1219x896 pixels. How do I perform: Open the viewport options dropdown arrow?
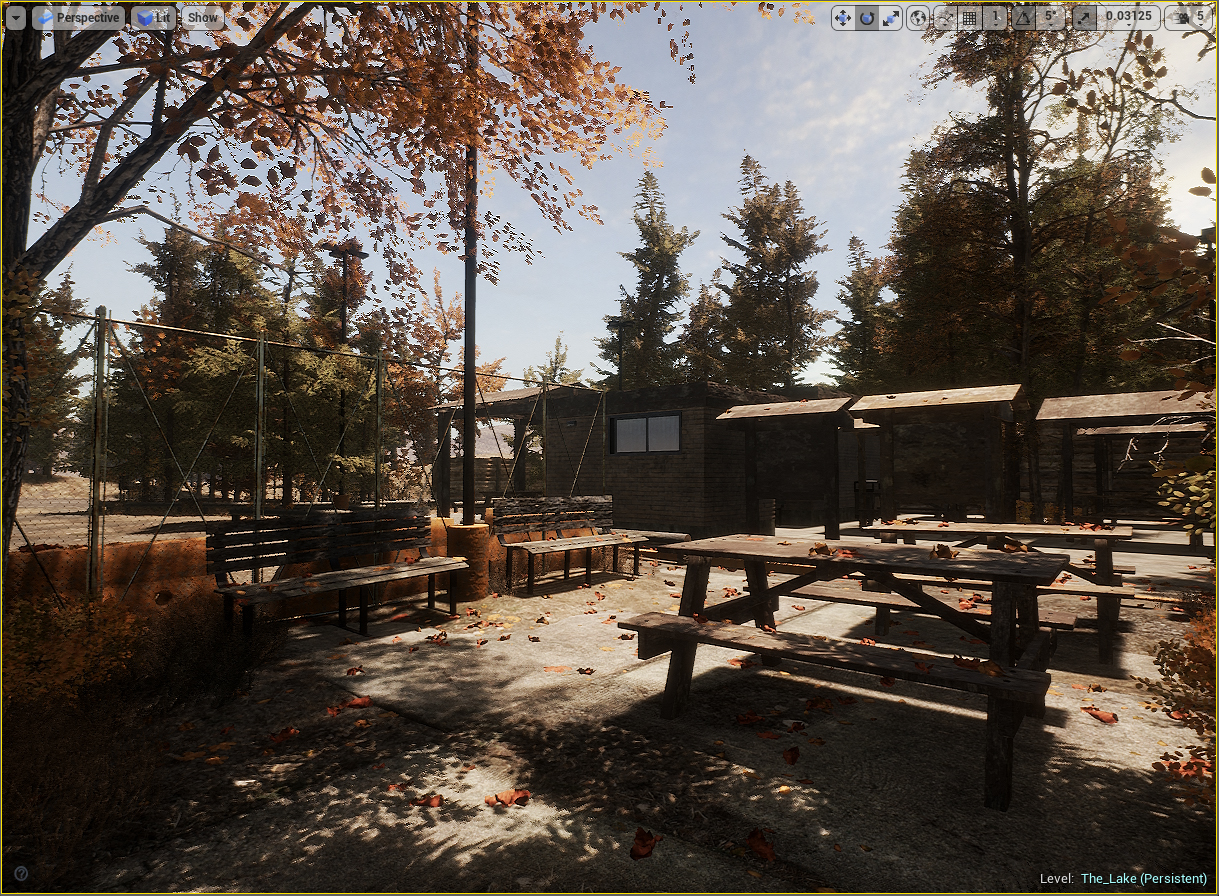15,17
